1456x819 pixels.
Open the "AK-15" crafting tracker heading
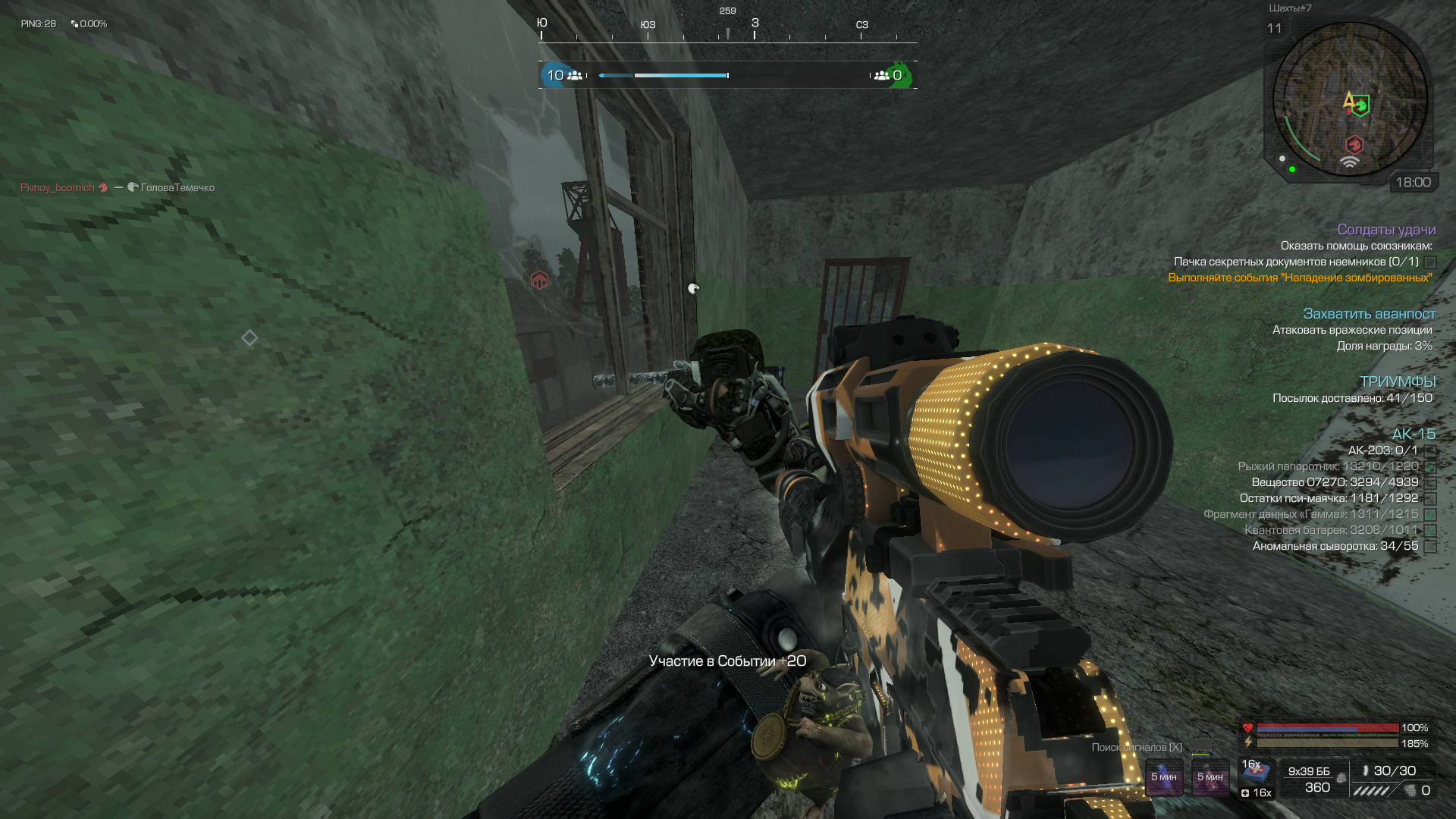tap(1414, 434)
